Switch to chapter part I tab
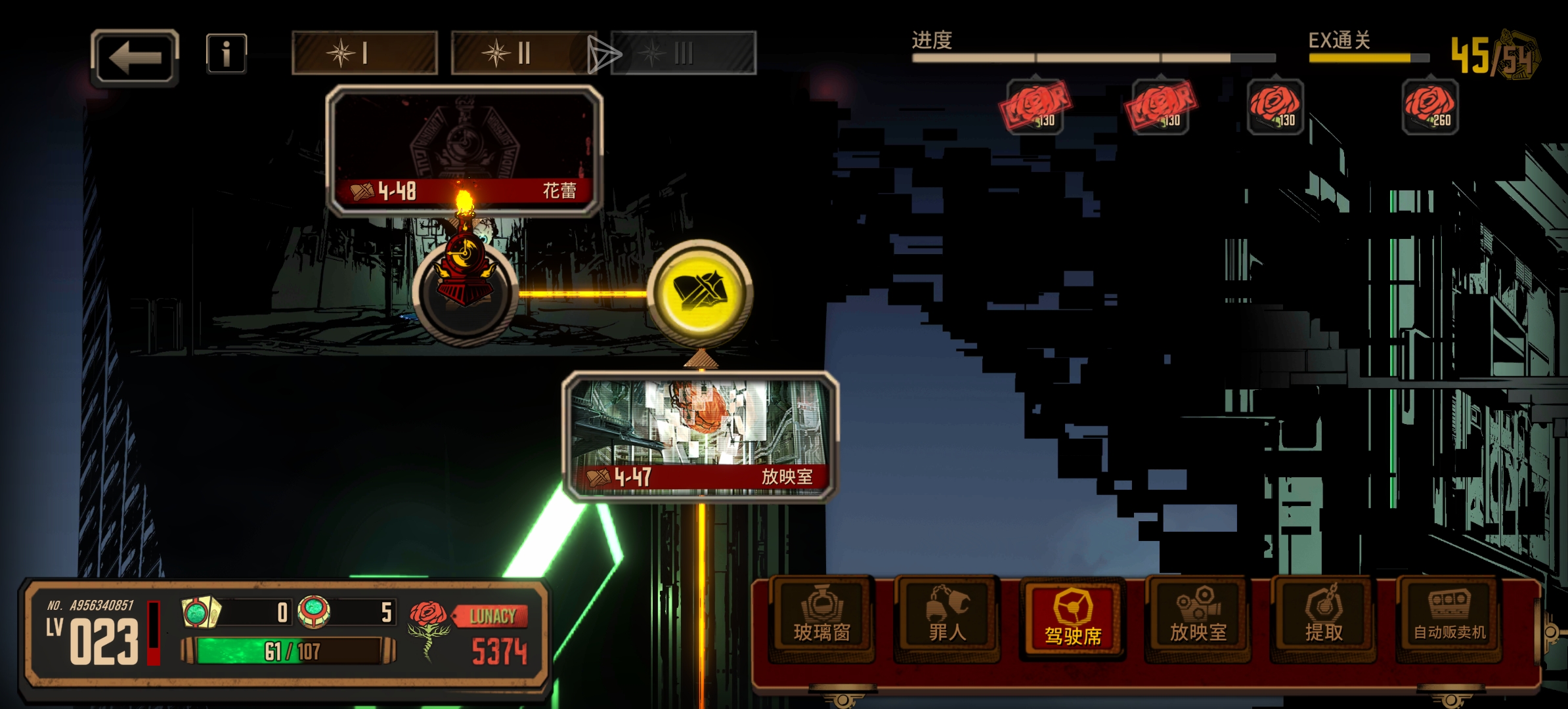The width and height of the screenshot is (1568, 709). (x=364, y=53)
